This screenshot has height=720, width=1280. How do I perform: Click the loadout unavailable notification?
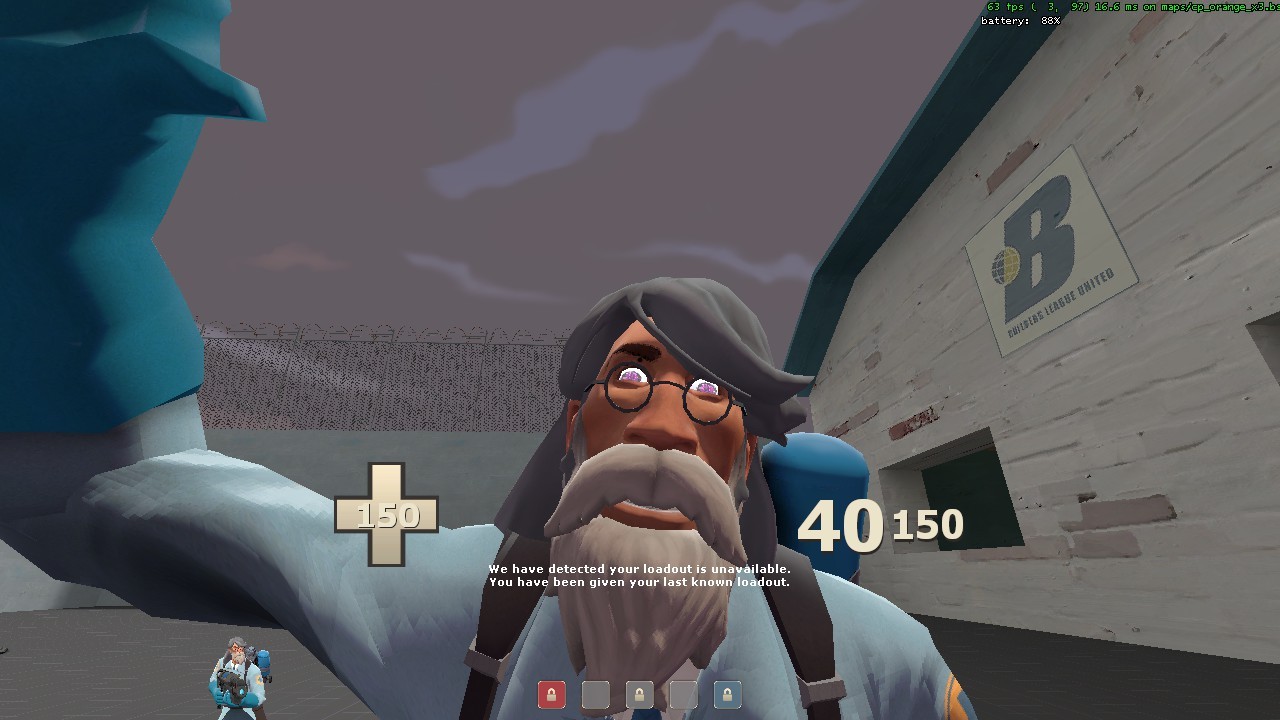point(639,567)
